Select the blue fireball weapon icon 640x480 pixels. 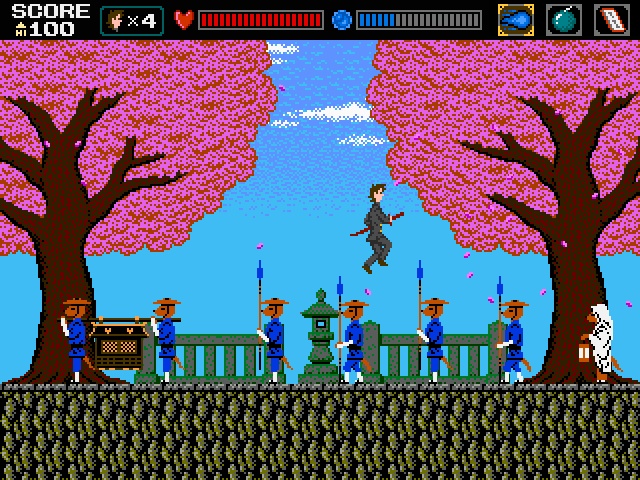click(x=516, y=20)
